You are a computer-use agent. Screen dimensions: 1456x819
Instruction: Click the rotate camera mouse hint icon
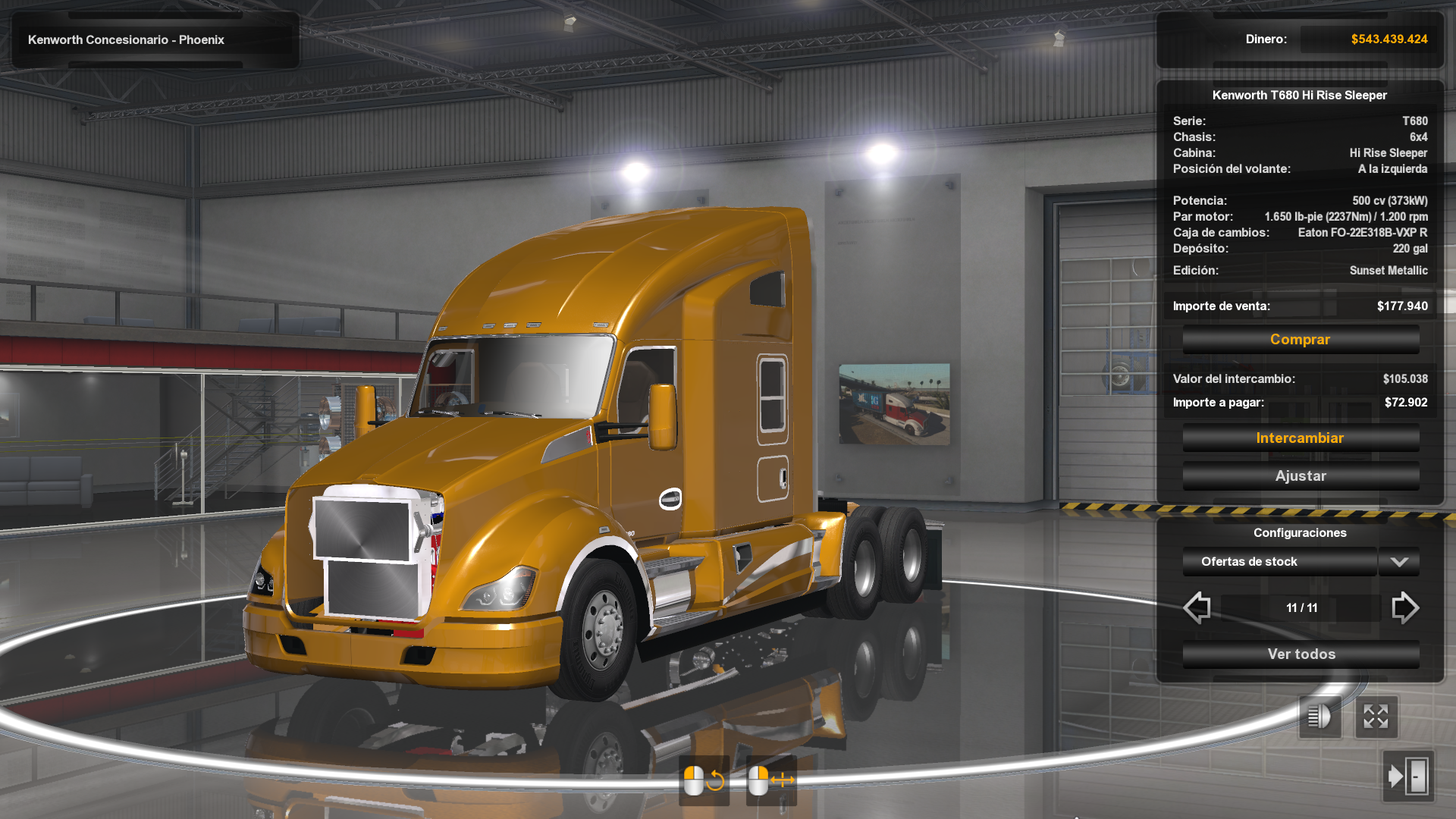(704, 778)
